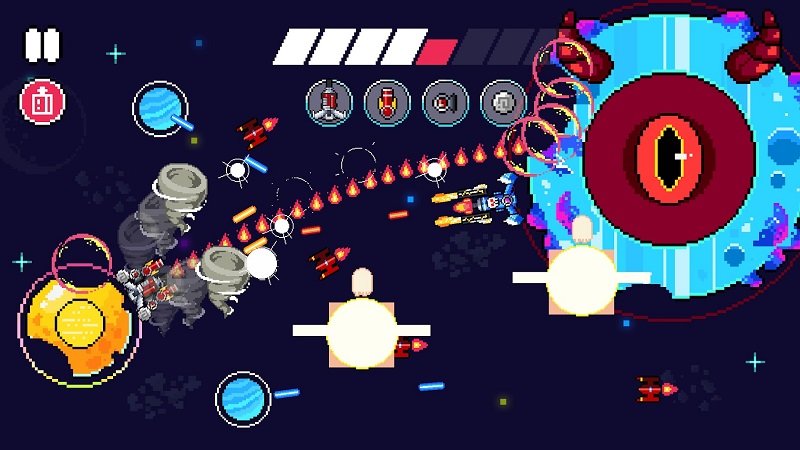Select the gray swirl disc icon

pyautogui.click(x=503, y=102)
